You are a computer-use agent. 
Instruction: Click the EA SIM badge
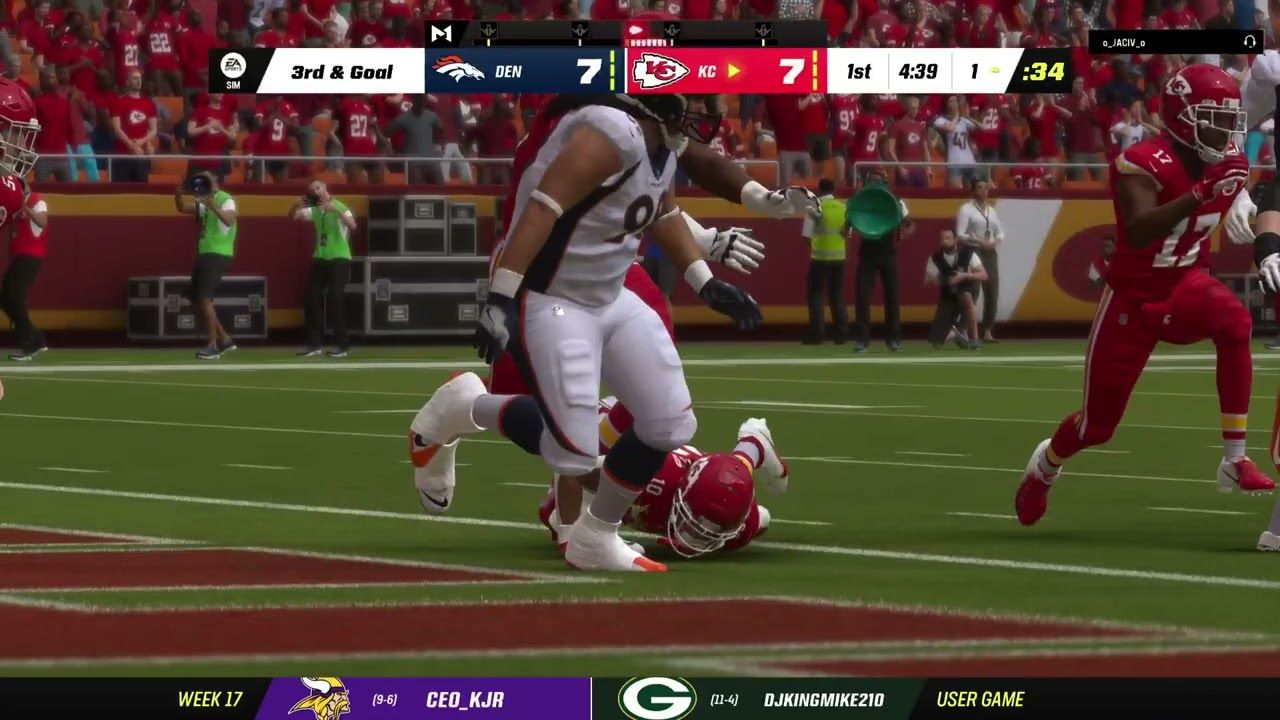point(231,70)
